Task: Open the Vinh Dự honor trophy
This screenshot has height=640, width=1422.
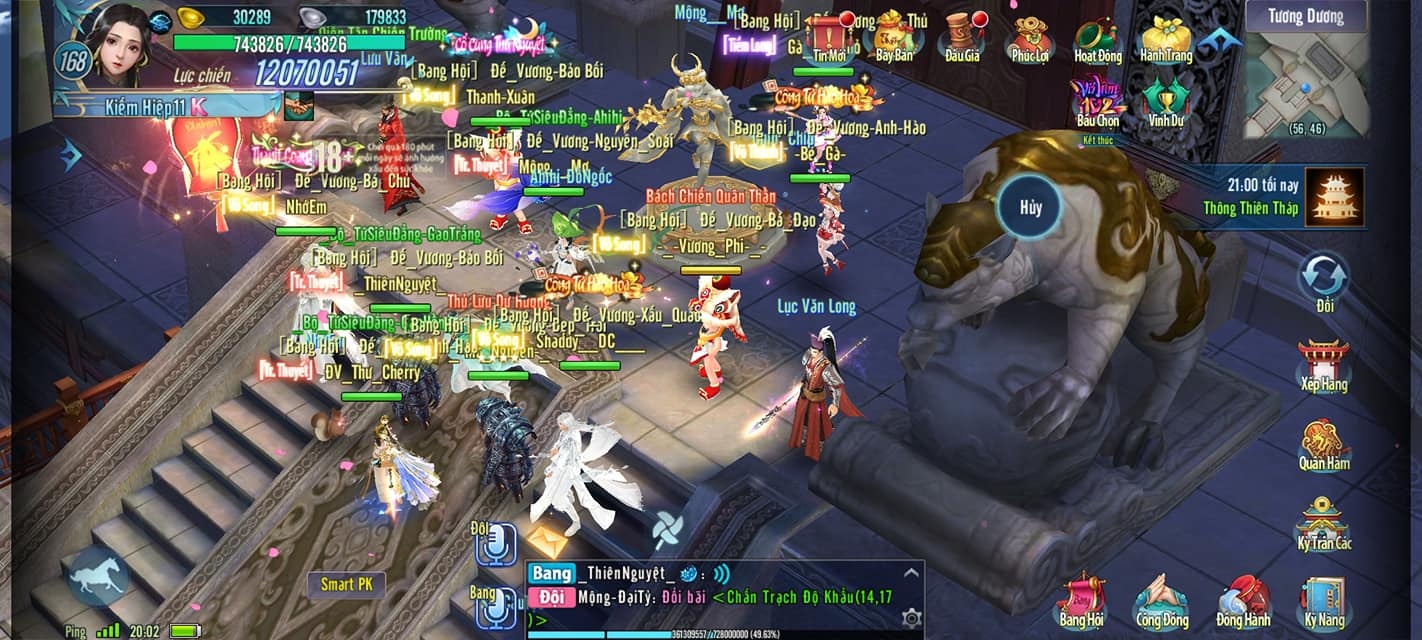Action: pyautogui.click(x=1166, y=103)
